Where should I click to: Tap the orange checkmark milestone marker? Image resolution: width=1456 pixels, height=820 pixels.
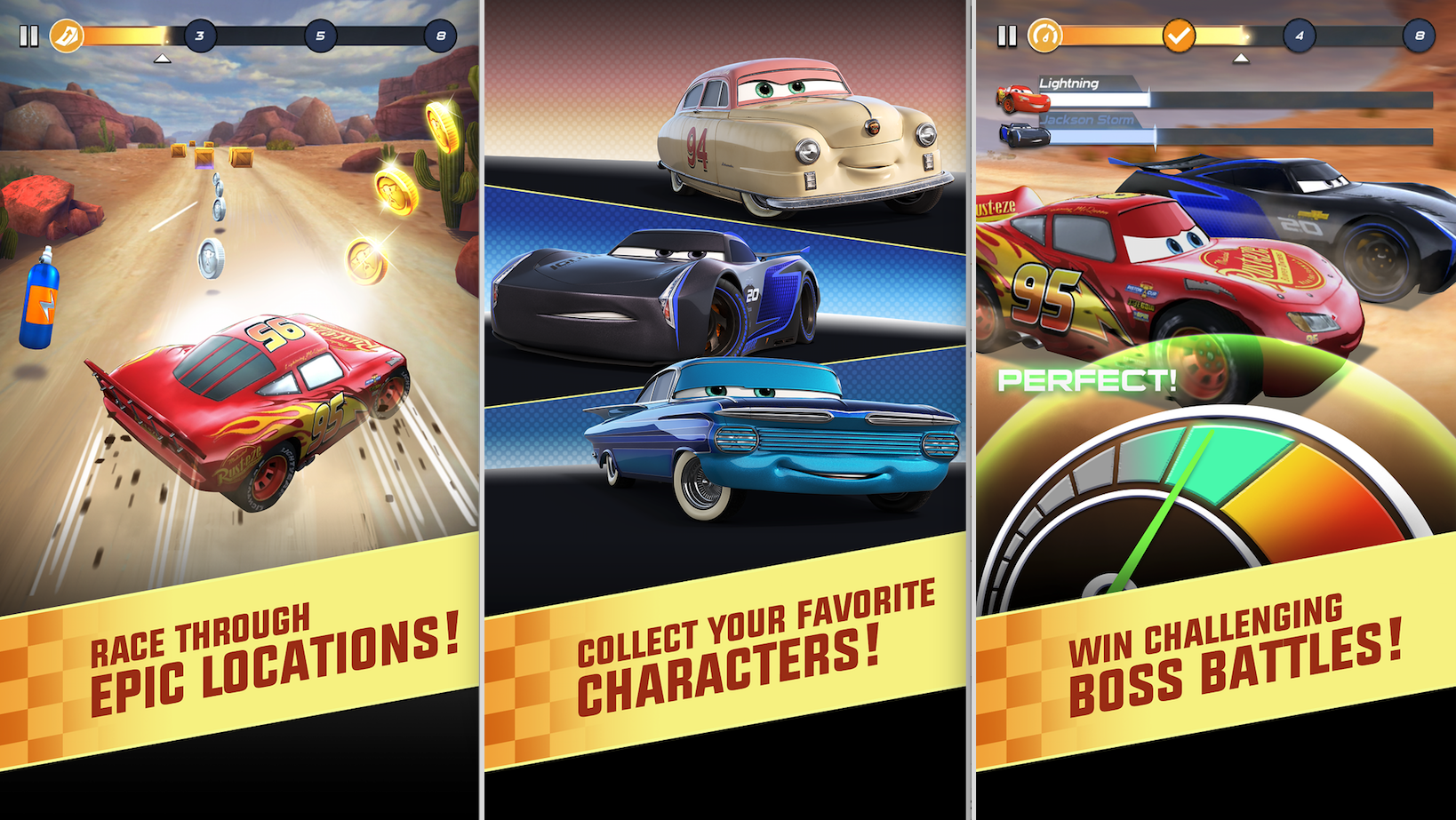[1180, 36]
